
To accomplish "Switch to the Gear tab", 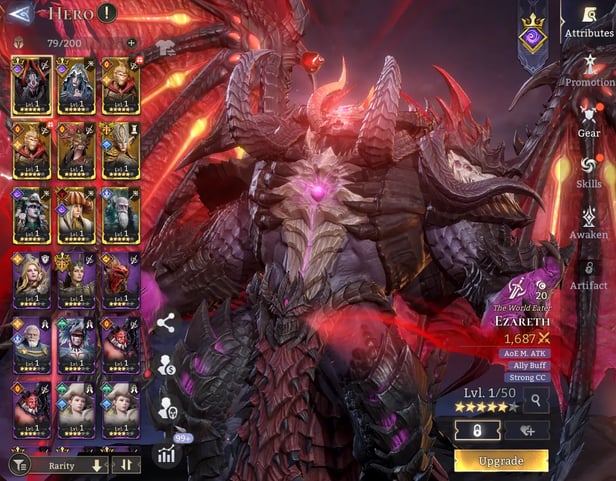I will tap(589, 122).
